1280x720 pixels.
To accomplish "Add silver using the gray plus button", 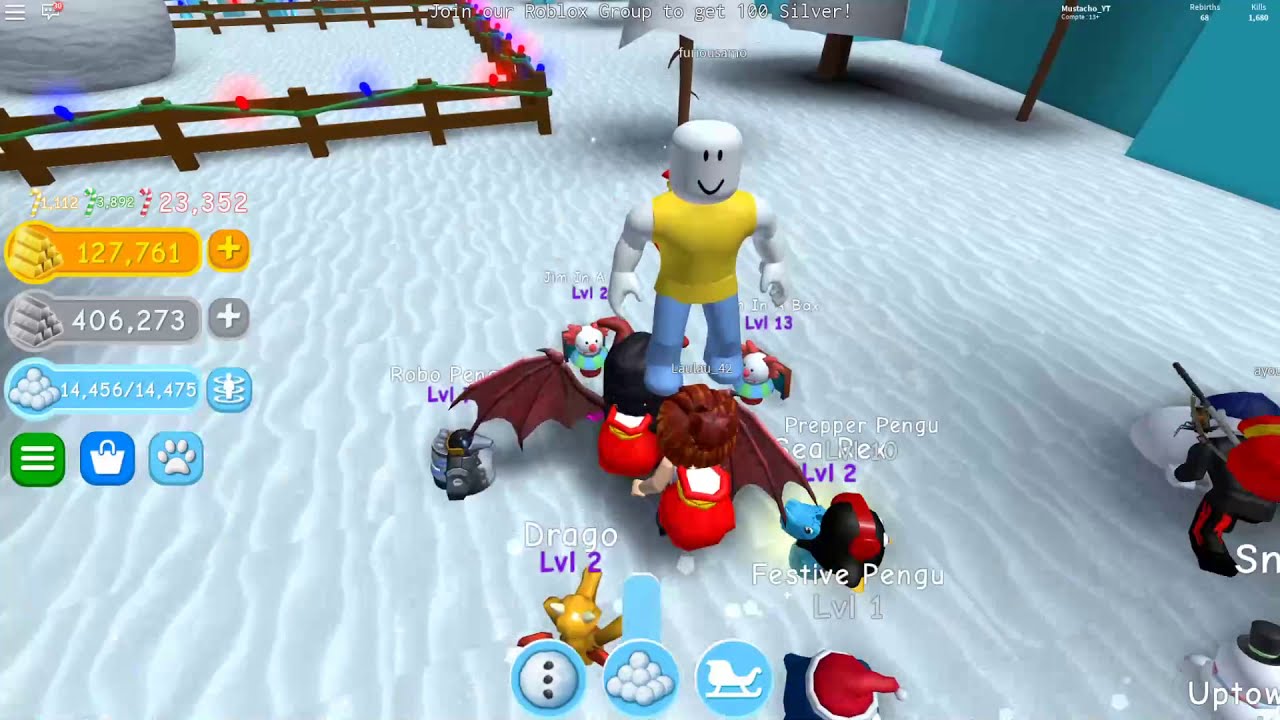I will tap(228, 318).
